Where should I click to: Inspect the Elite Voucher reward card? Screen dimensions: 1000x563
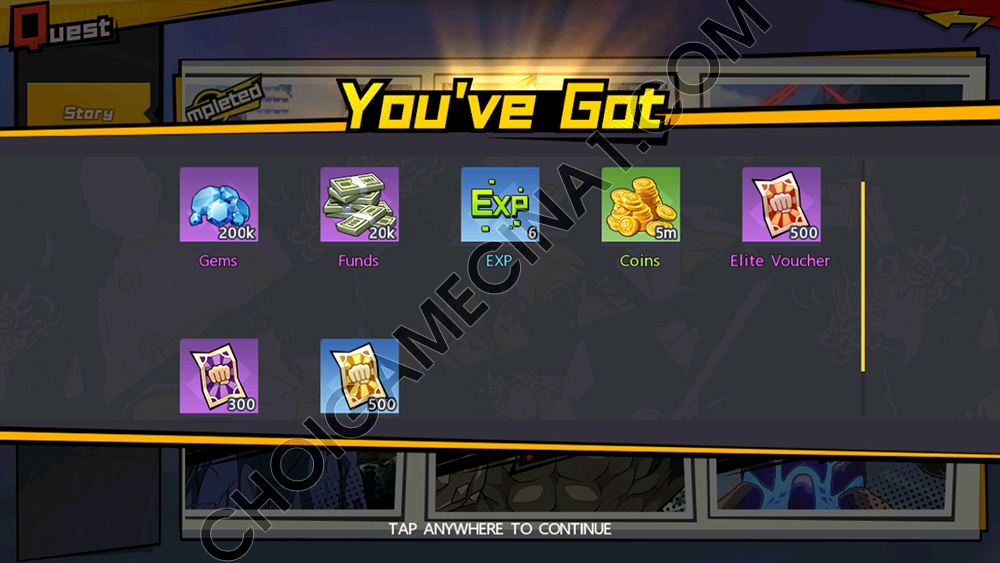coord(781,205)
